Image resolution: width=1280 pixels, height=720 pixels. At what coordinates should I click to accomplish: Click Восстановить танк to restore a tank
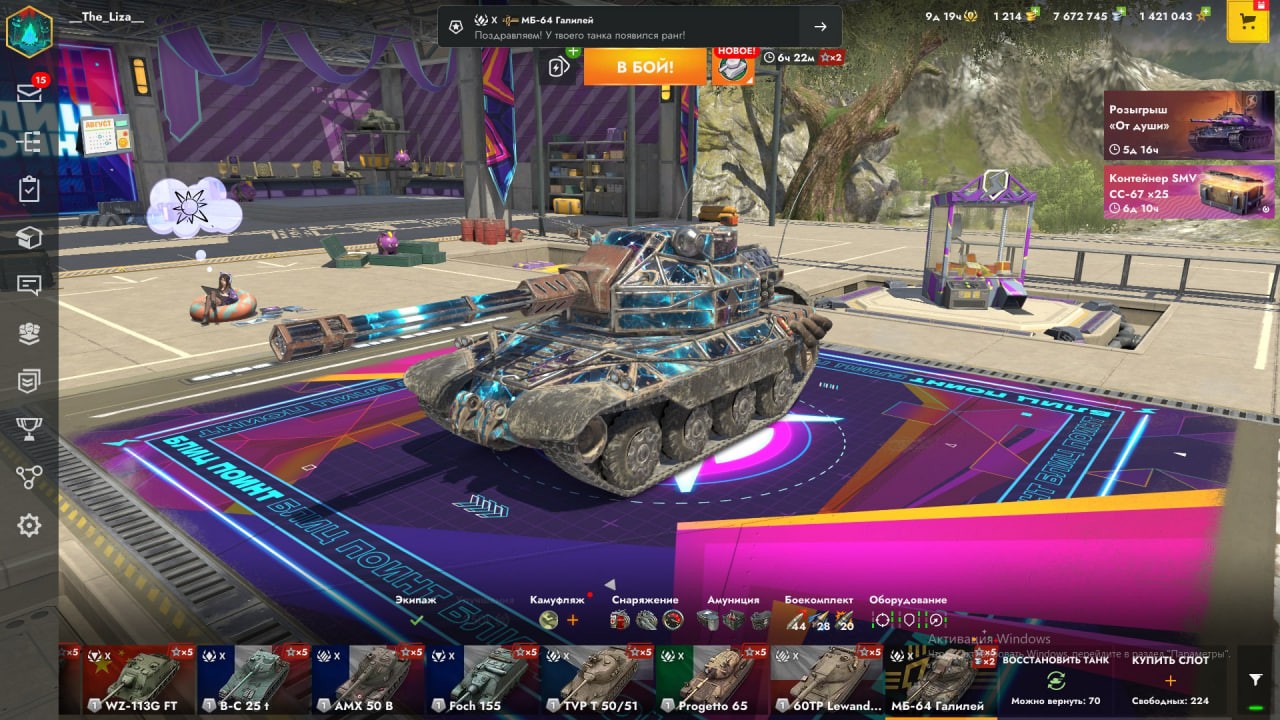pos(1054,679)
